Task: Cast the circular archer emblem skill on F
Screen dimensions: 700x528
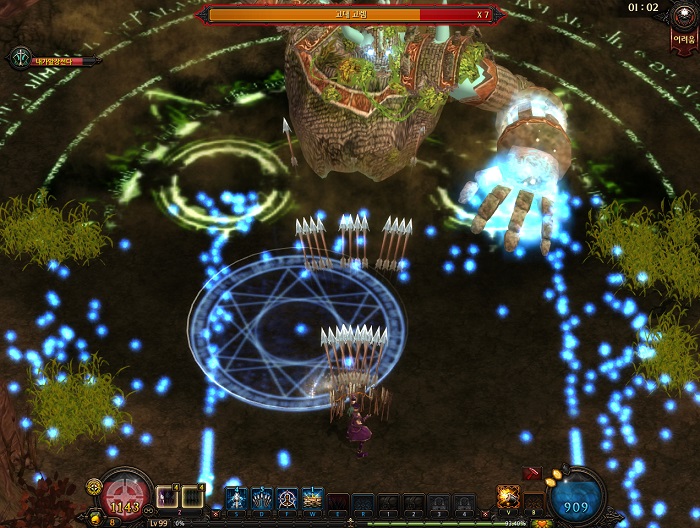Action: click(287, 499)
